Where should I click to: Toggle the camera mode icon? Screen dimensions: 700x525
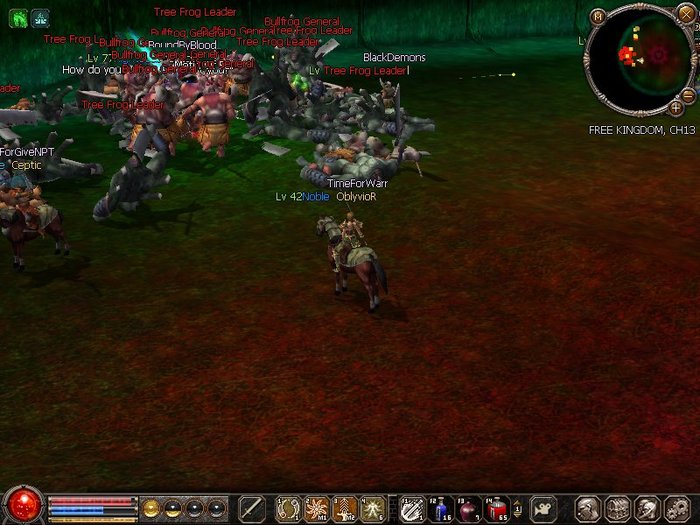(x=543, y=508)
